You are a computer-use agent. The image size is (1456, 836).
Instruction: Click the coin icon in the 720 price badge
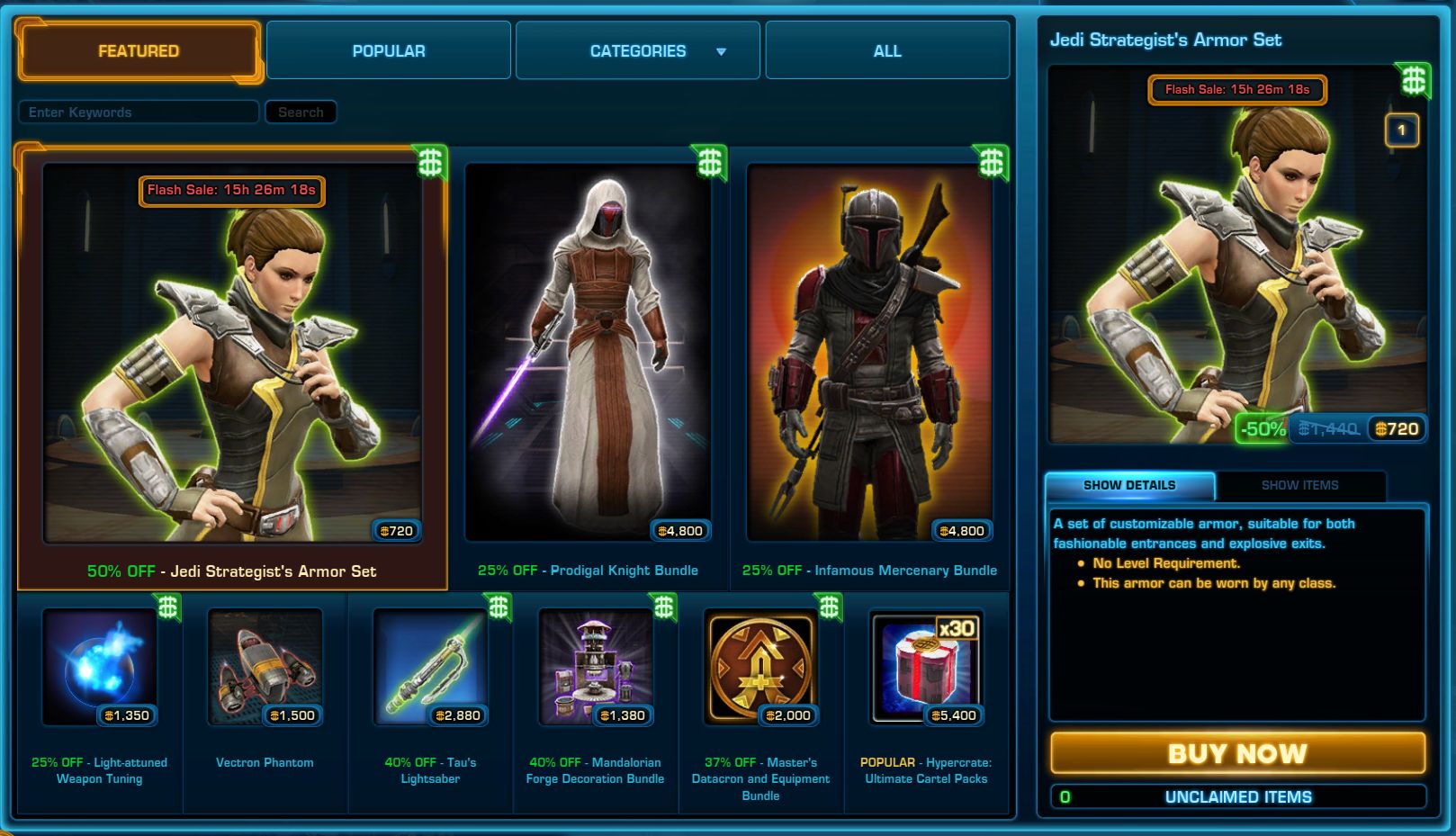[x=383, y=531]
